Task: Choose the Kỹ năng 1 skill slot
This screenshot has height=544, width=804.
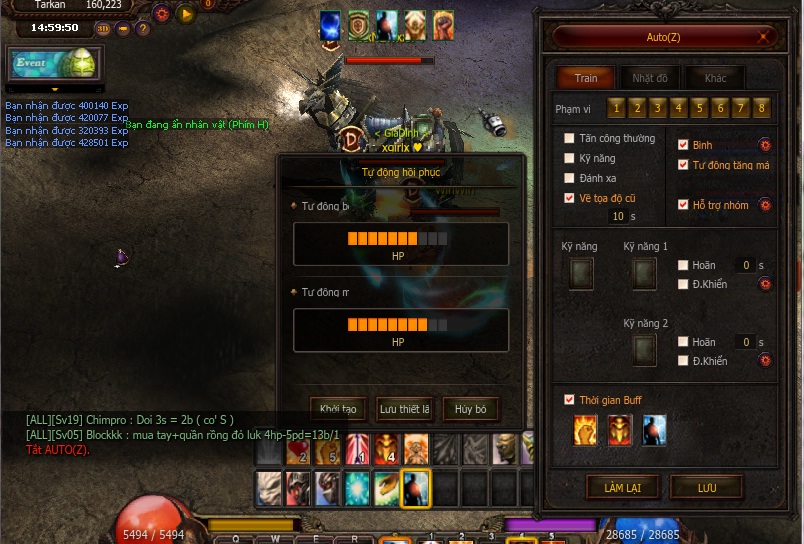Action: click(x=645, y=273)
